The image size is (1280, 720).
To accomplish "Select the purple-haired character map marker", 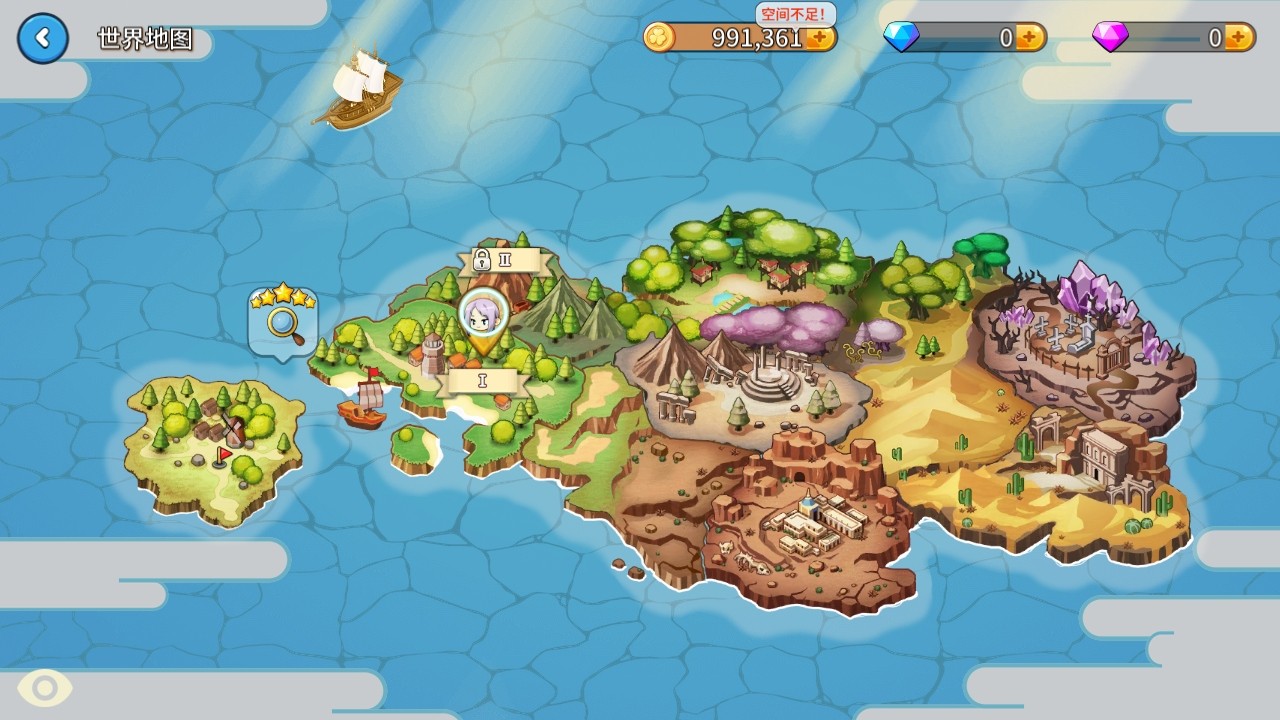I will click(484, 316).
